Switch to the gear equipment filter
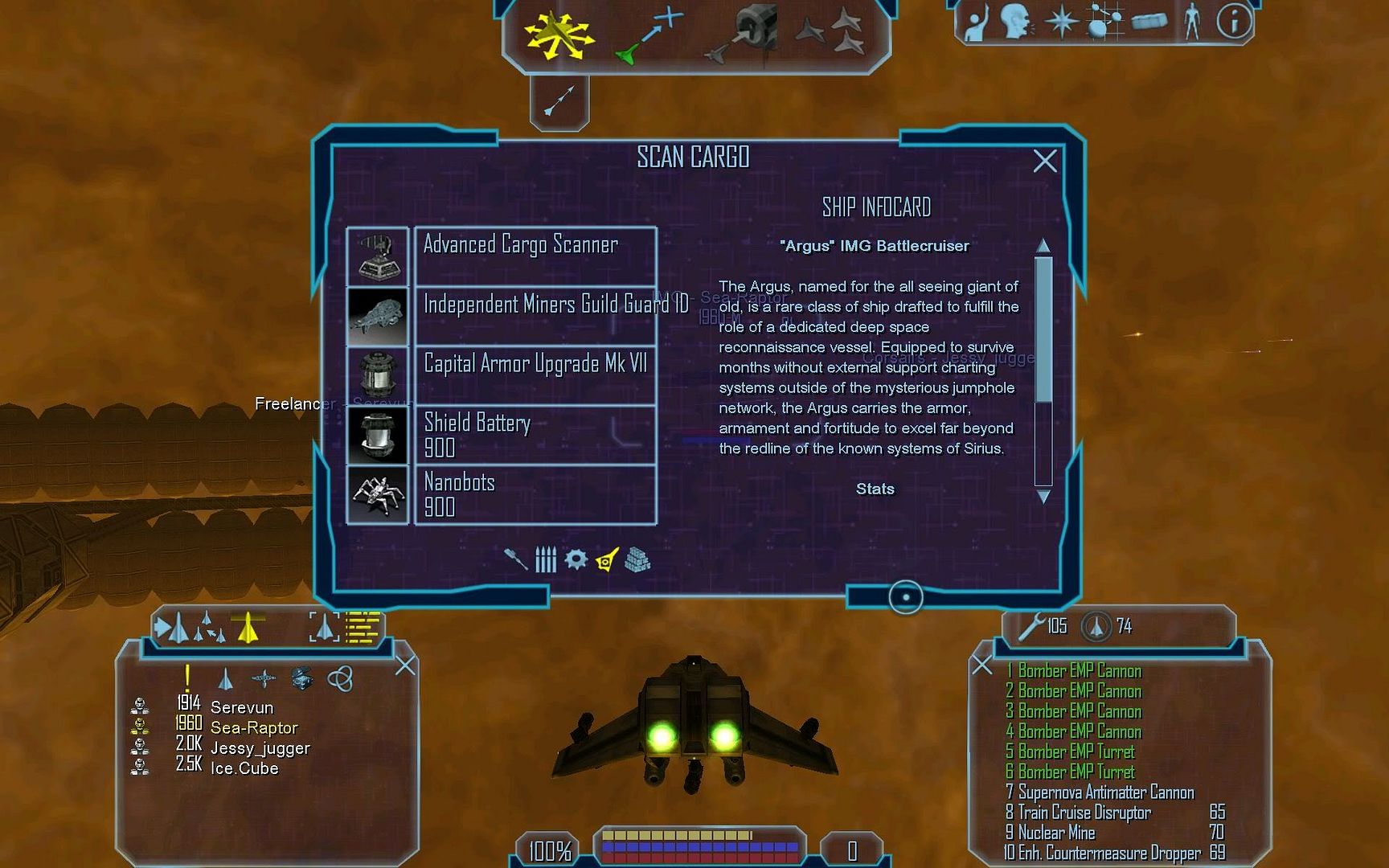The width and height of the screenshot is (1389, 868). point(576,559)
